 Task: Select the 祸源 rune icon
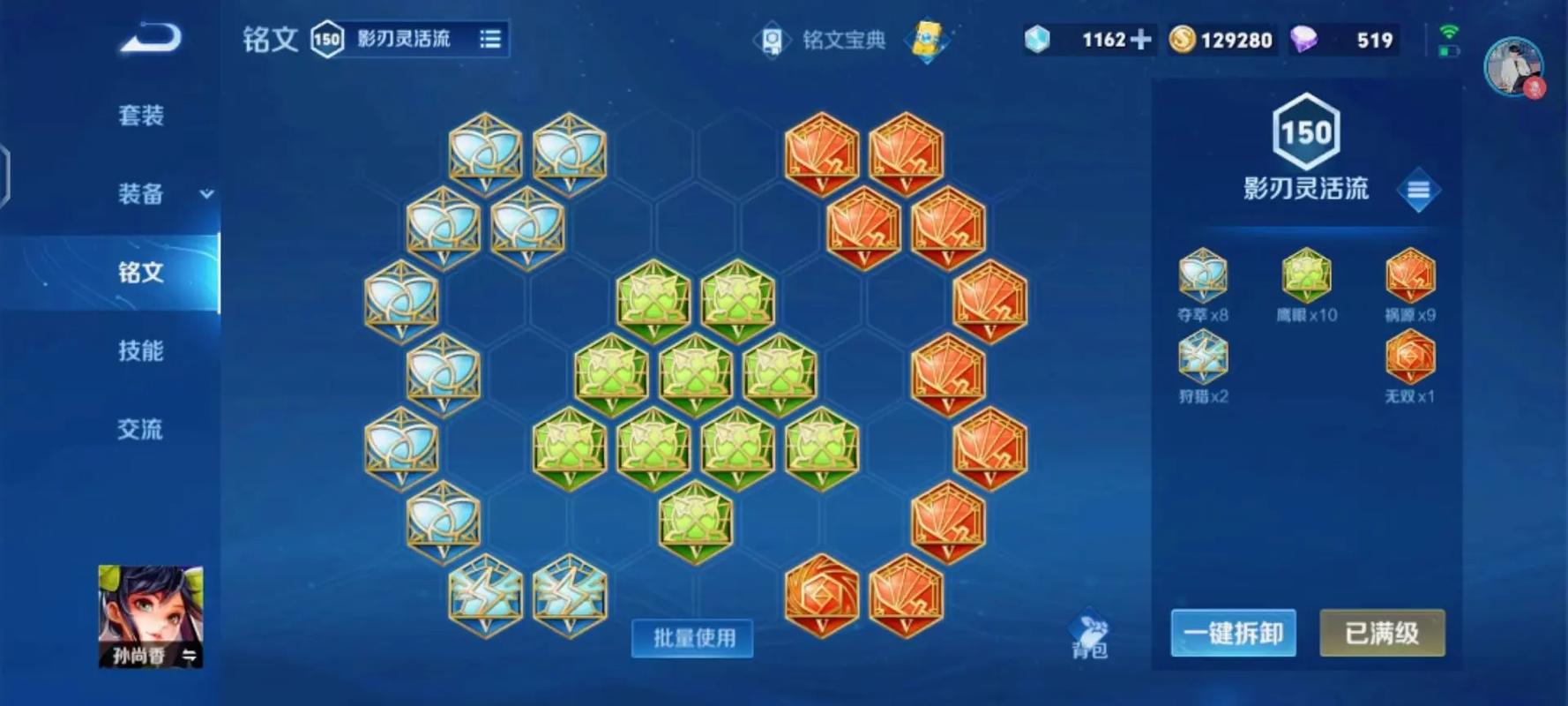pos(1411,275)
